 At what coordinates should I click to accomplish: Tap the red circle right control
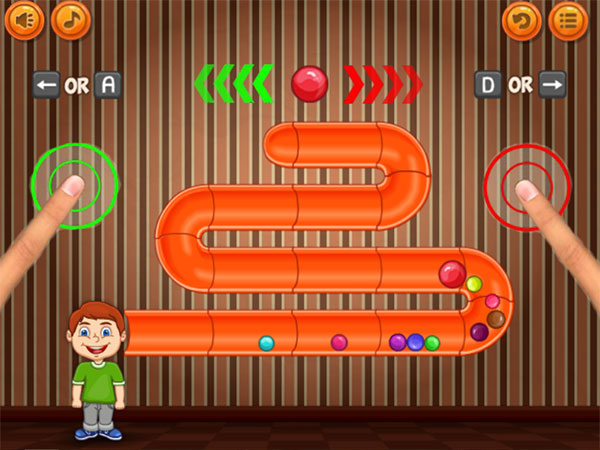click(x=527, y=186)
